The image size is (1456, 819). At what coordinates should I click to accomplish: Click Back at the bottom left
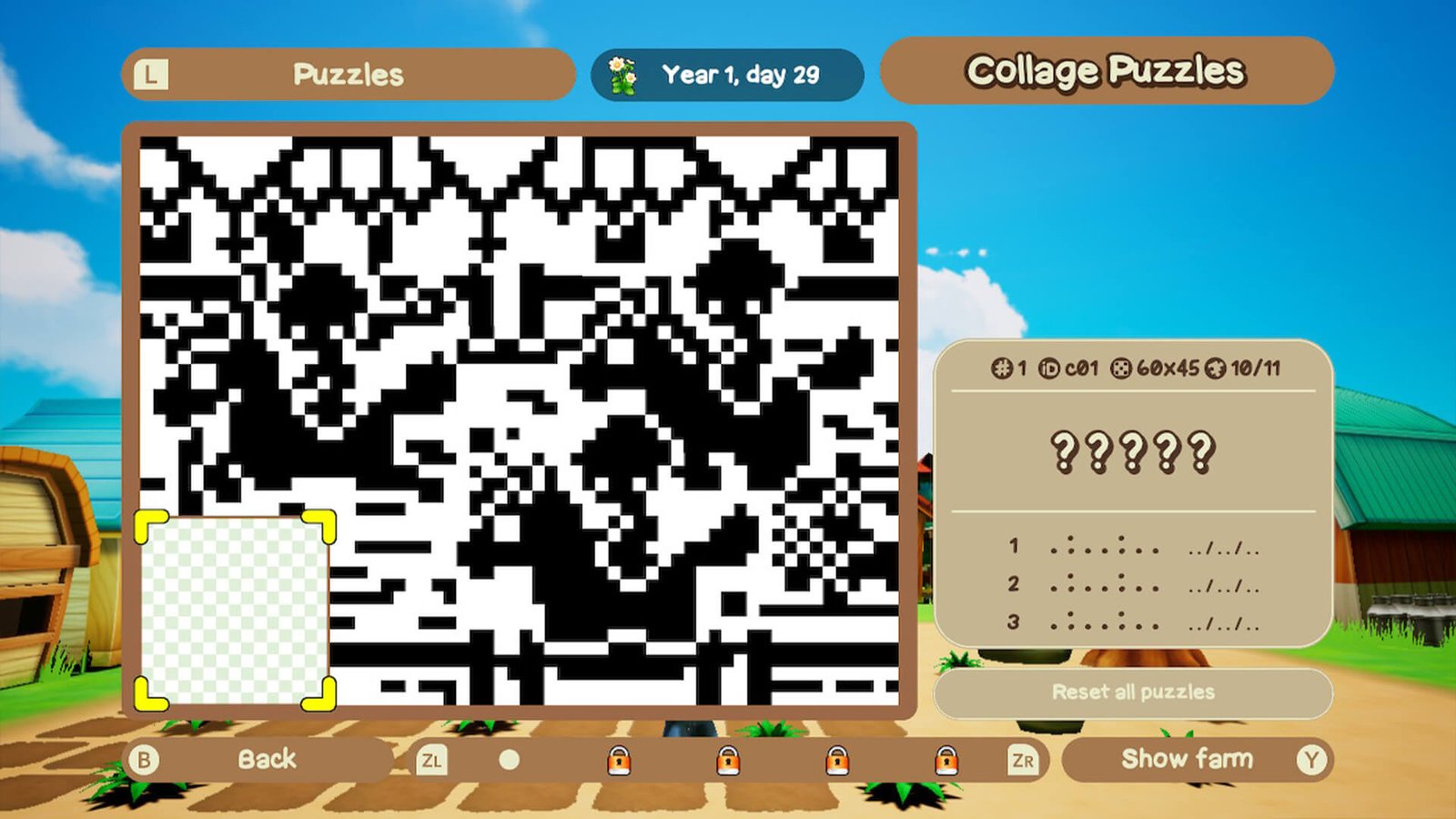click(268, 758)
